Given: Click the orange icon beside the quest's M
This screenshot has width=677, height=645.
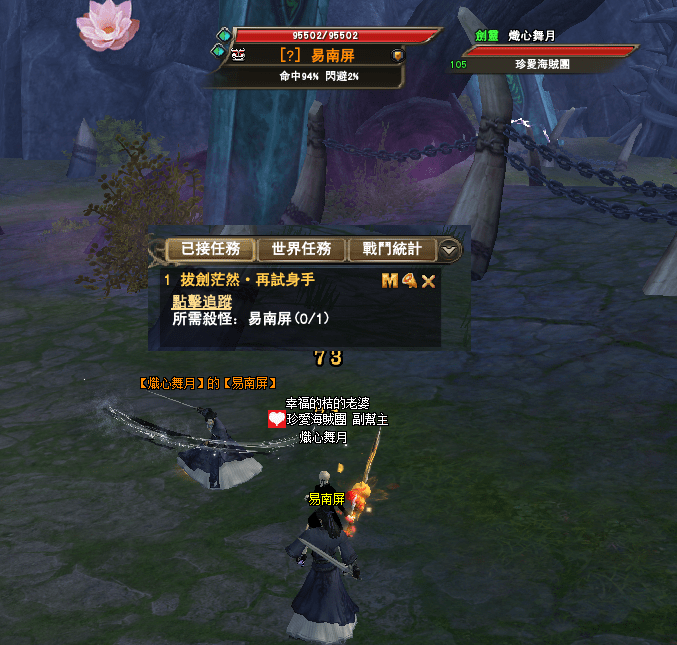Looking at the screenshot, I should tap(409, 281).
